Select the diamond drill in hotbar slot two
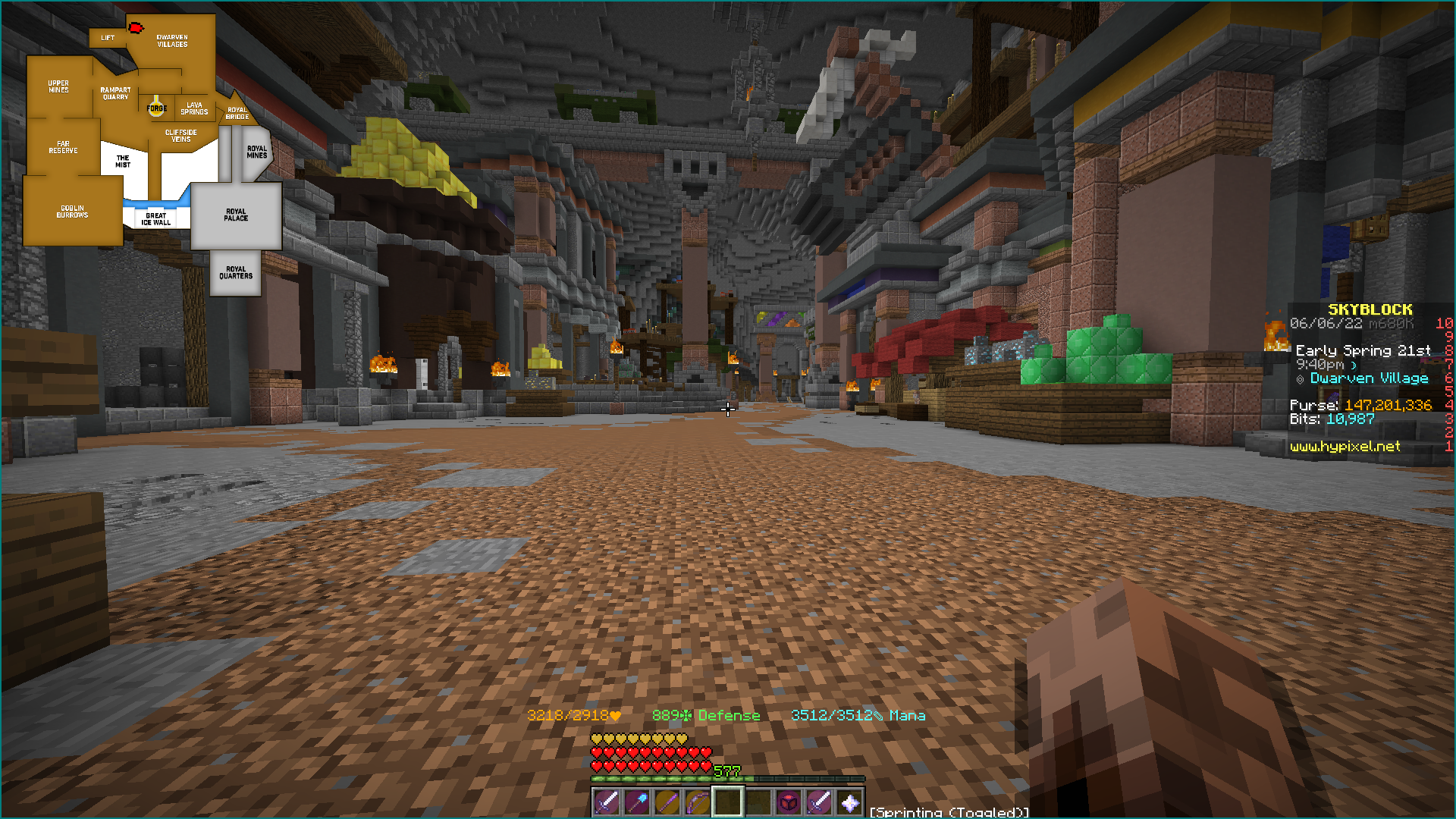This screenshot has height=819, width=1456. click(x=638, y=802)
